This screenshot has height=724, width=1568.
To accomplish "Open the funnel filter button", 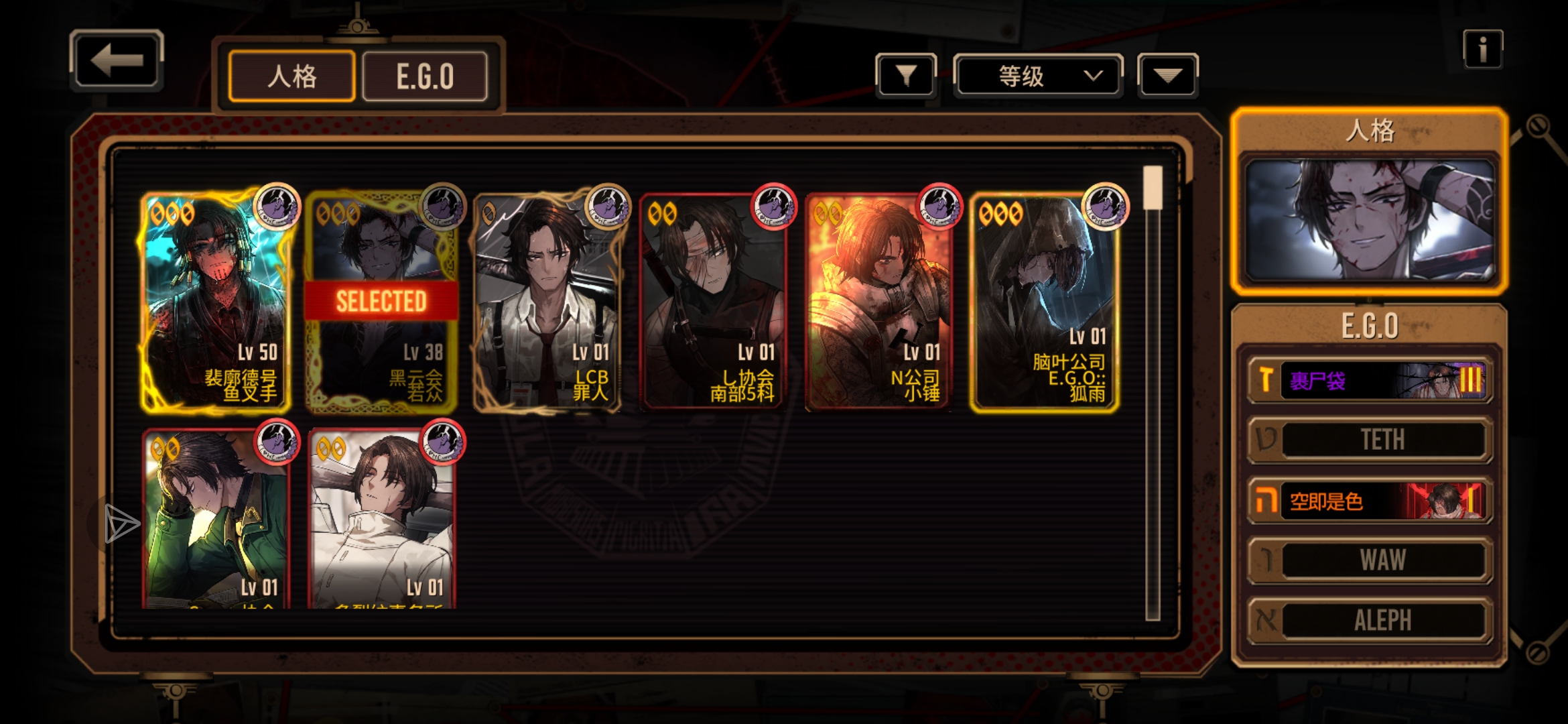I will [x=906, y=76].
